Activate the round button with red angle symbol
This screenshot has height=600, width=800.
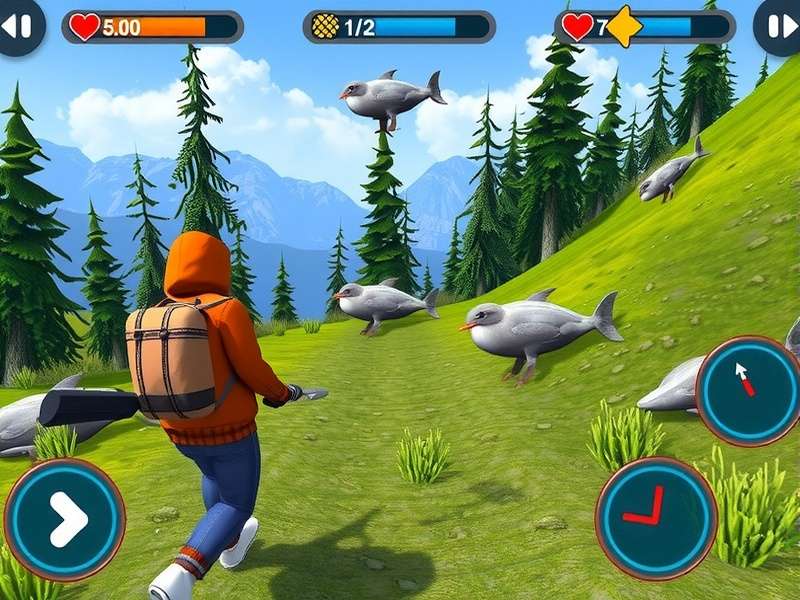(655, 517)
